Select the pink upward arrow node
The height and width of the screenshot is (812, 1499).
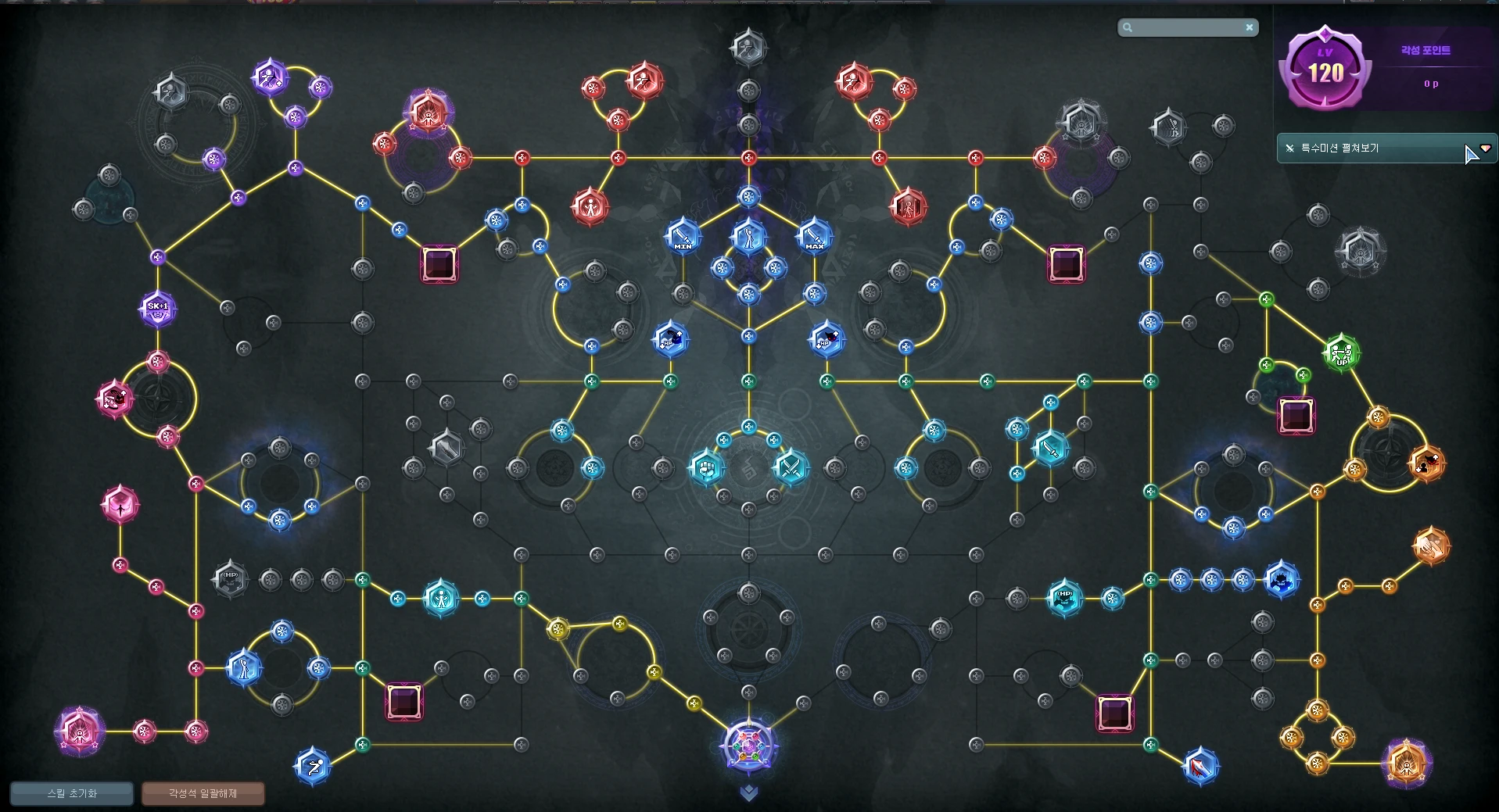[120, 505]
